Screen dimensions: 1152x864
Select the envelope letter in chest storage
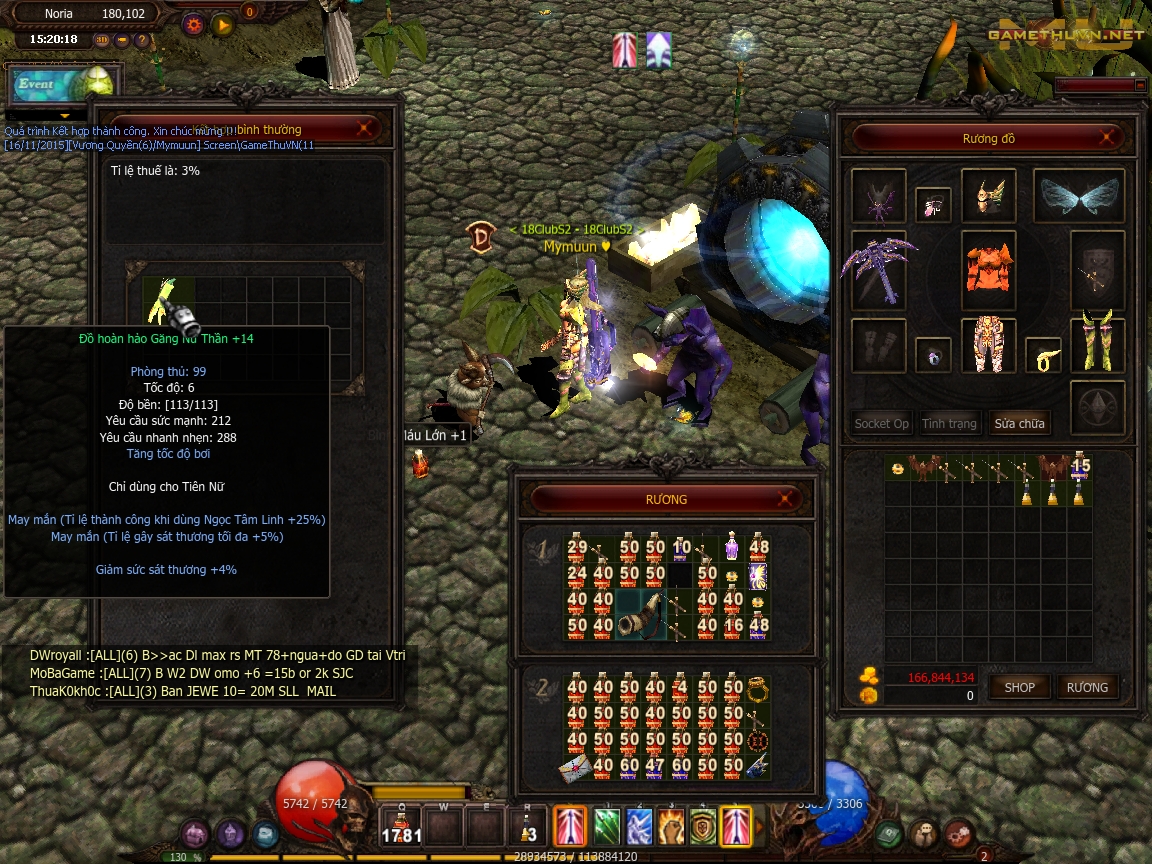point(575,766)
